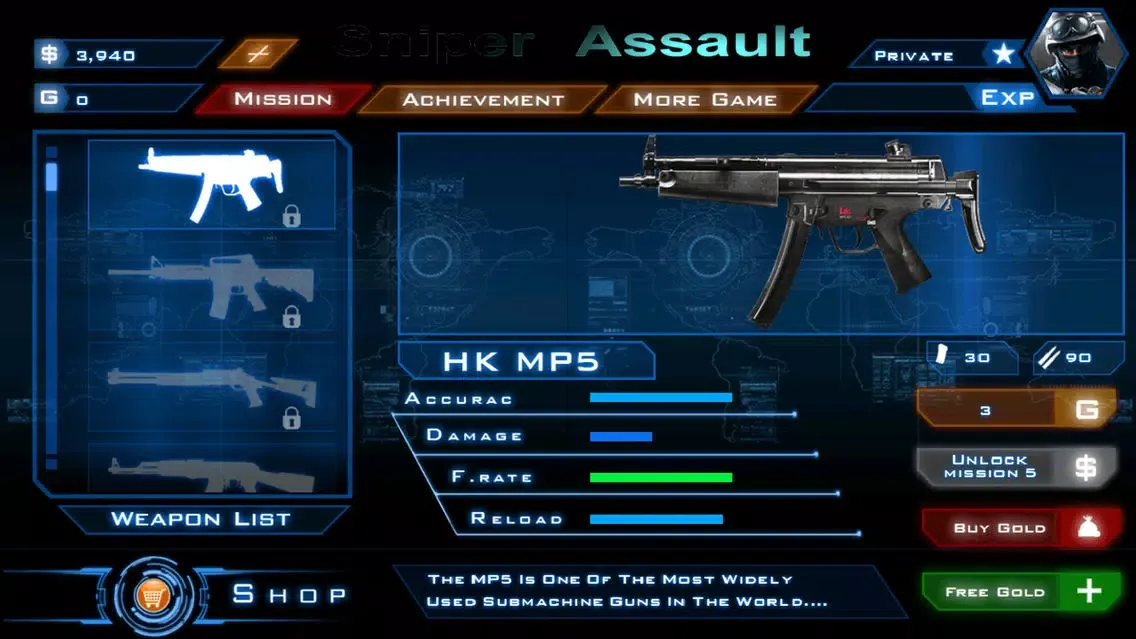Buy weapon for 3 gold

click(x=1014, y=409)
